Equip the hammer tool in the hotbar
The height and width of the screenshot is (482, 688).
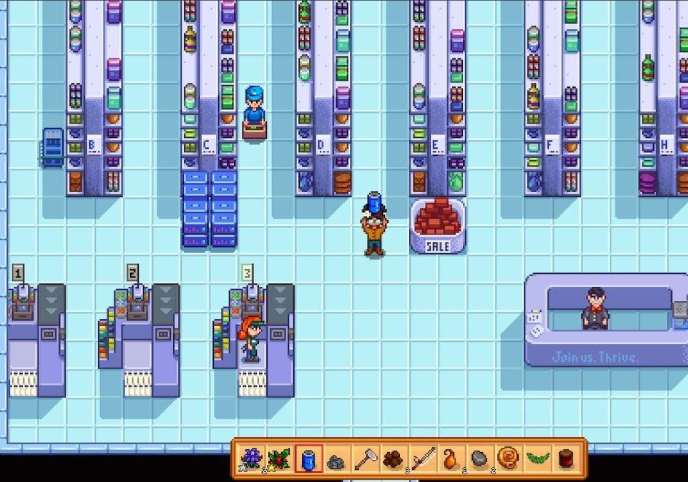coord(367,459)
